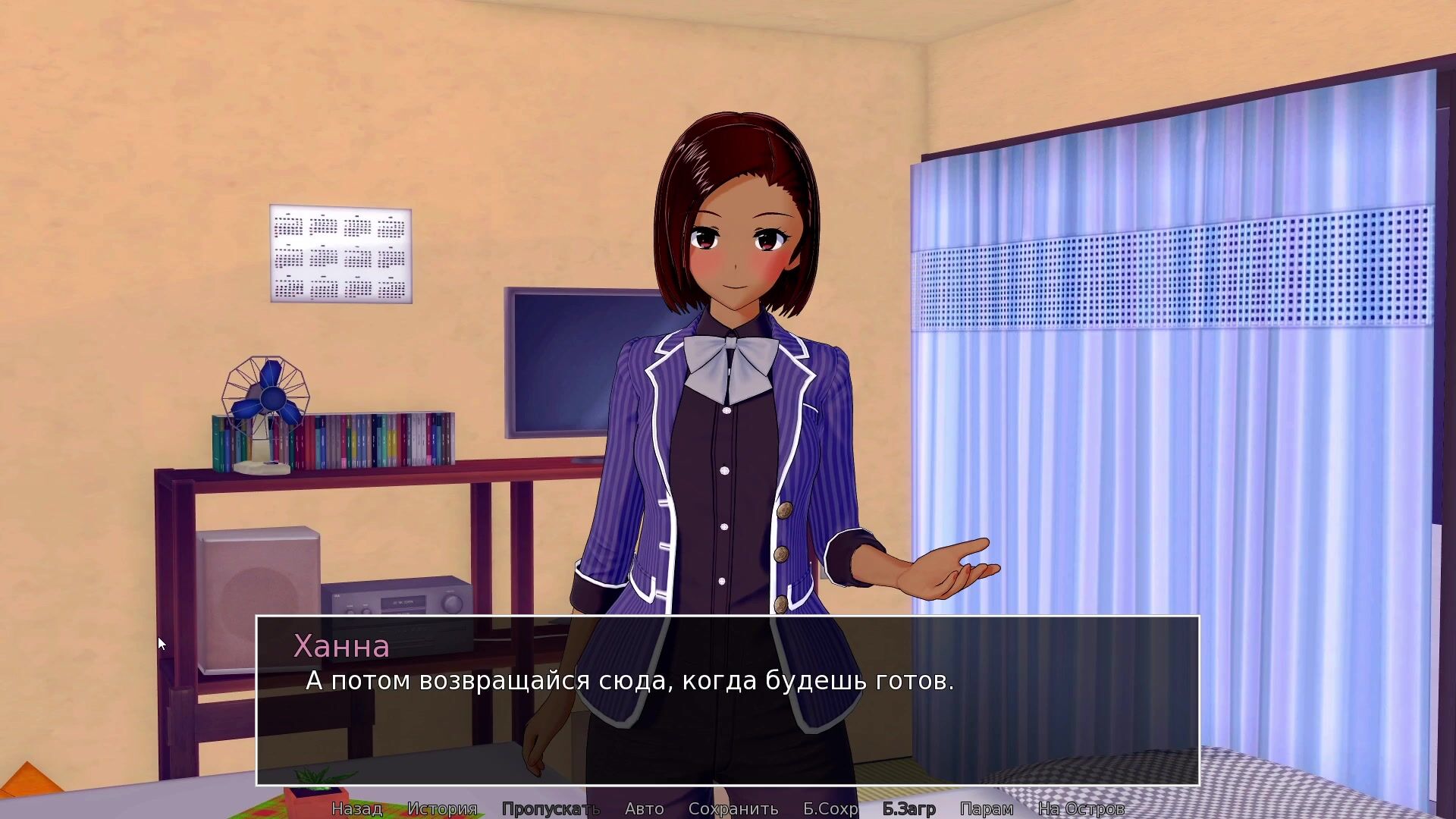Viewport: 1456px width, 819px height.
Task: Click the На Остров button
Action: (1081, 809)
